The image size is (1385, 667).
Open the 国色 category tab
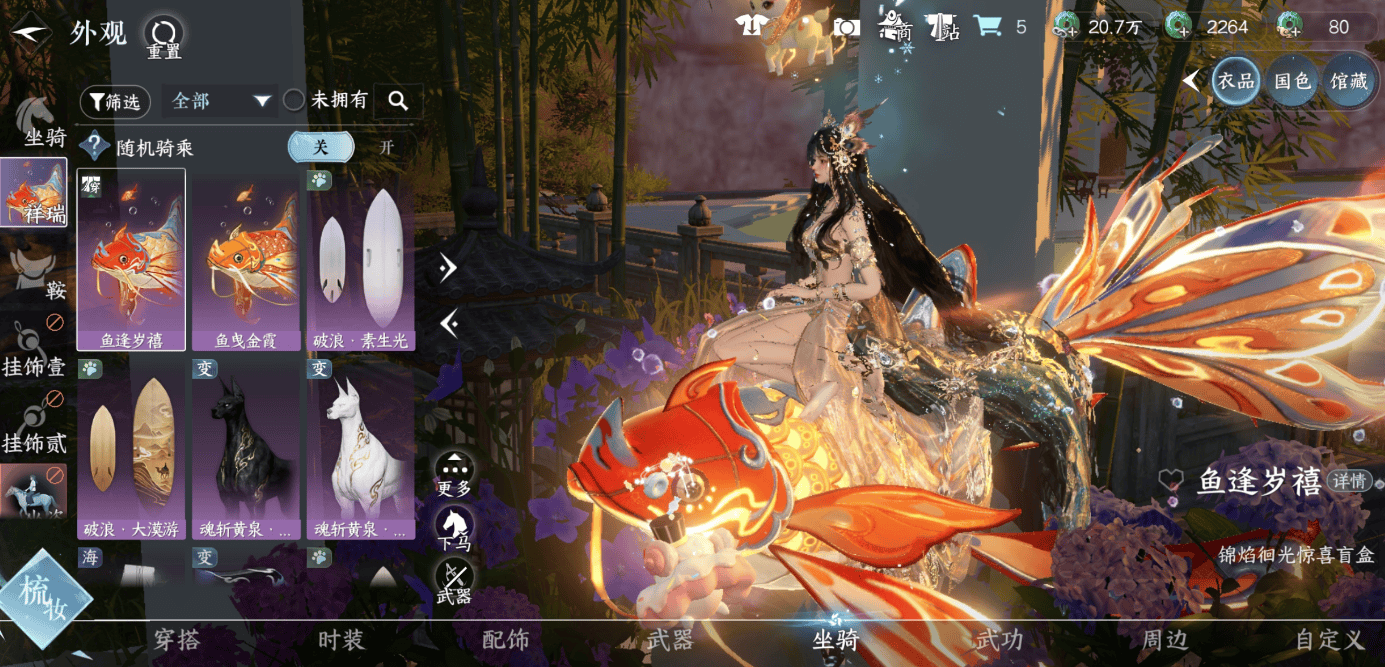(1292, 81)
